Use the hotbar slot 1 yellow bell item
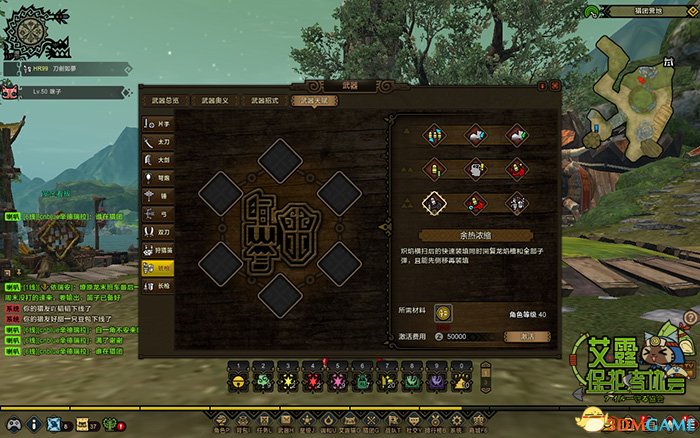700x438 pixels. pyautogui.click(x=239, y=381)
